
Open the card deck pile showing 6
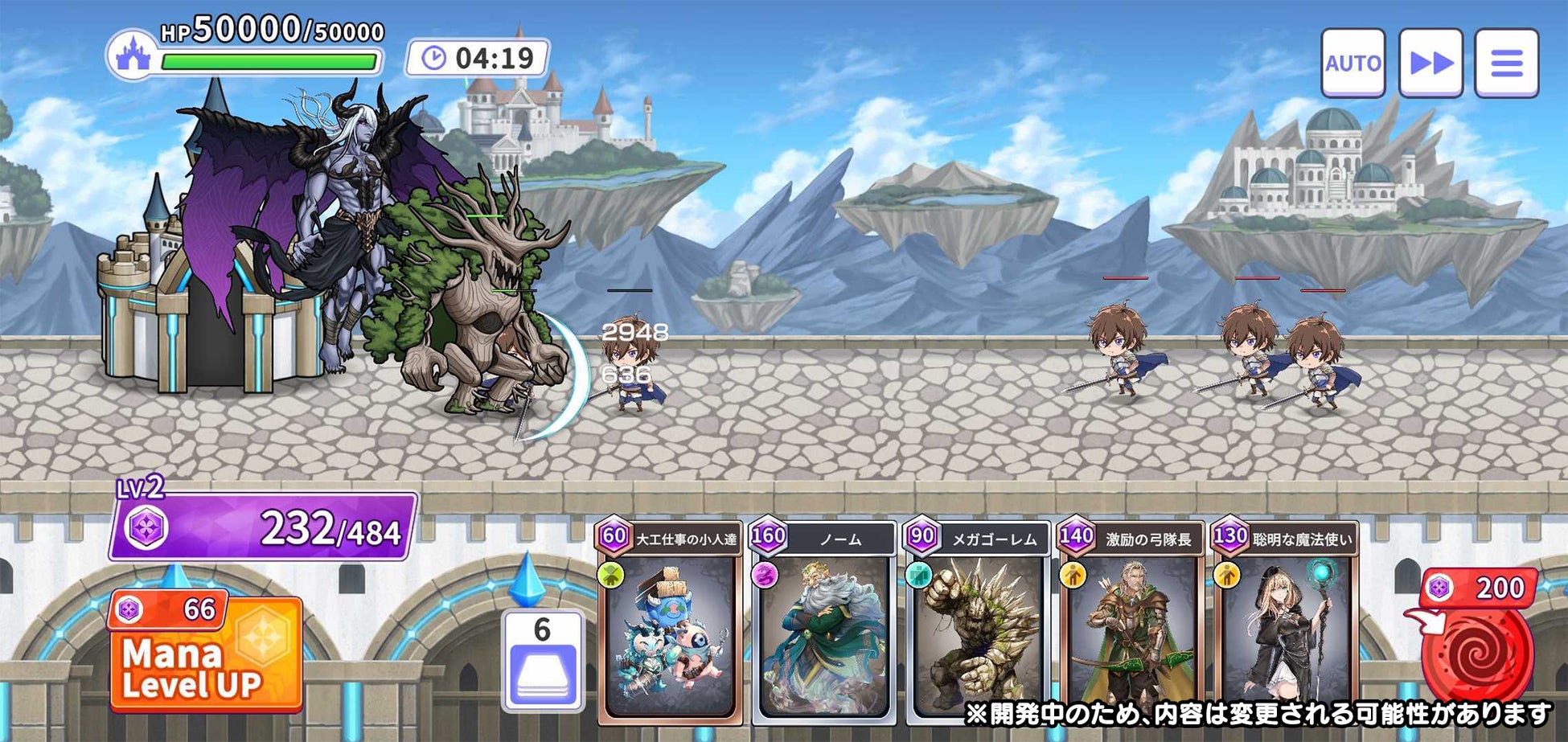pyautogui.click(x=543, y=661)
